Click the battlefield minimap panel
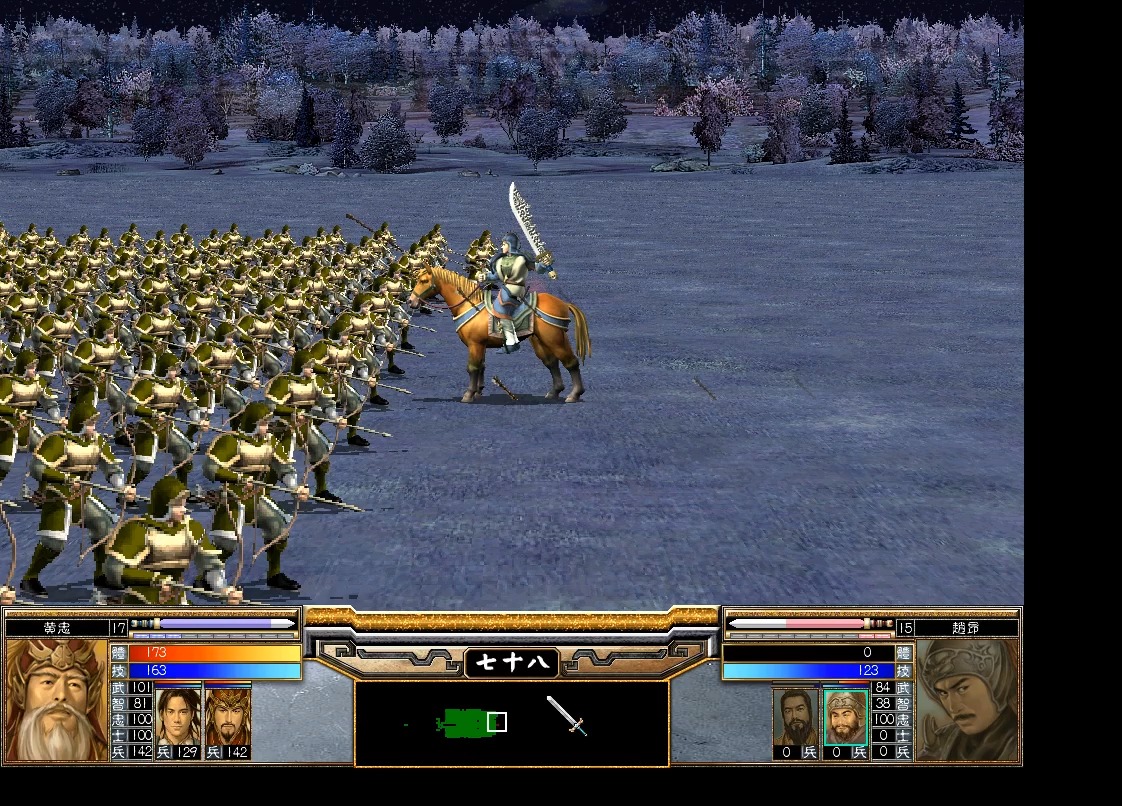Screen dimensions: 1122x806 coord(511,723)
